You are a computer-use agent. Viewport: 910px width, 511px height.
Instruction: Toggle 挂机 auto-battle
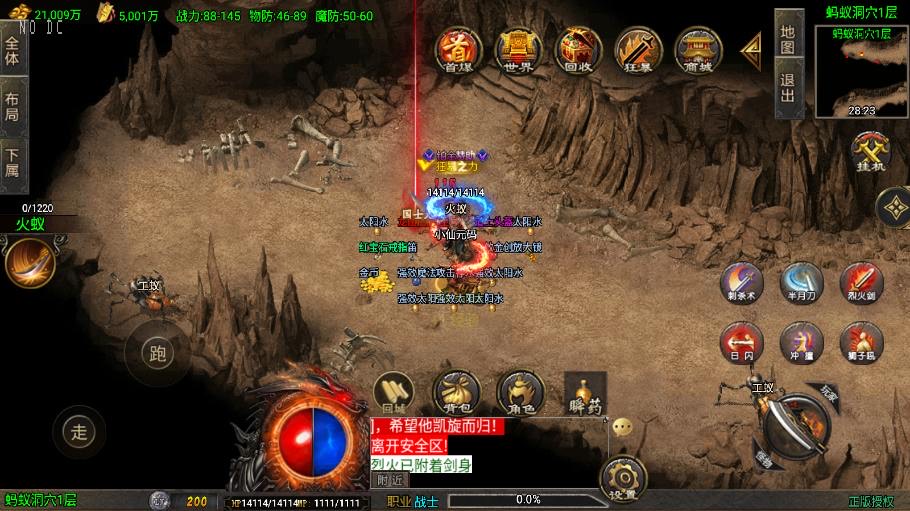[x=871, y=153]
